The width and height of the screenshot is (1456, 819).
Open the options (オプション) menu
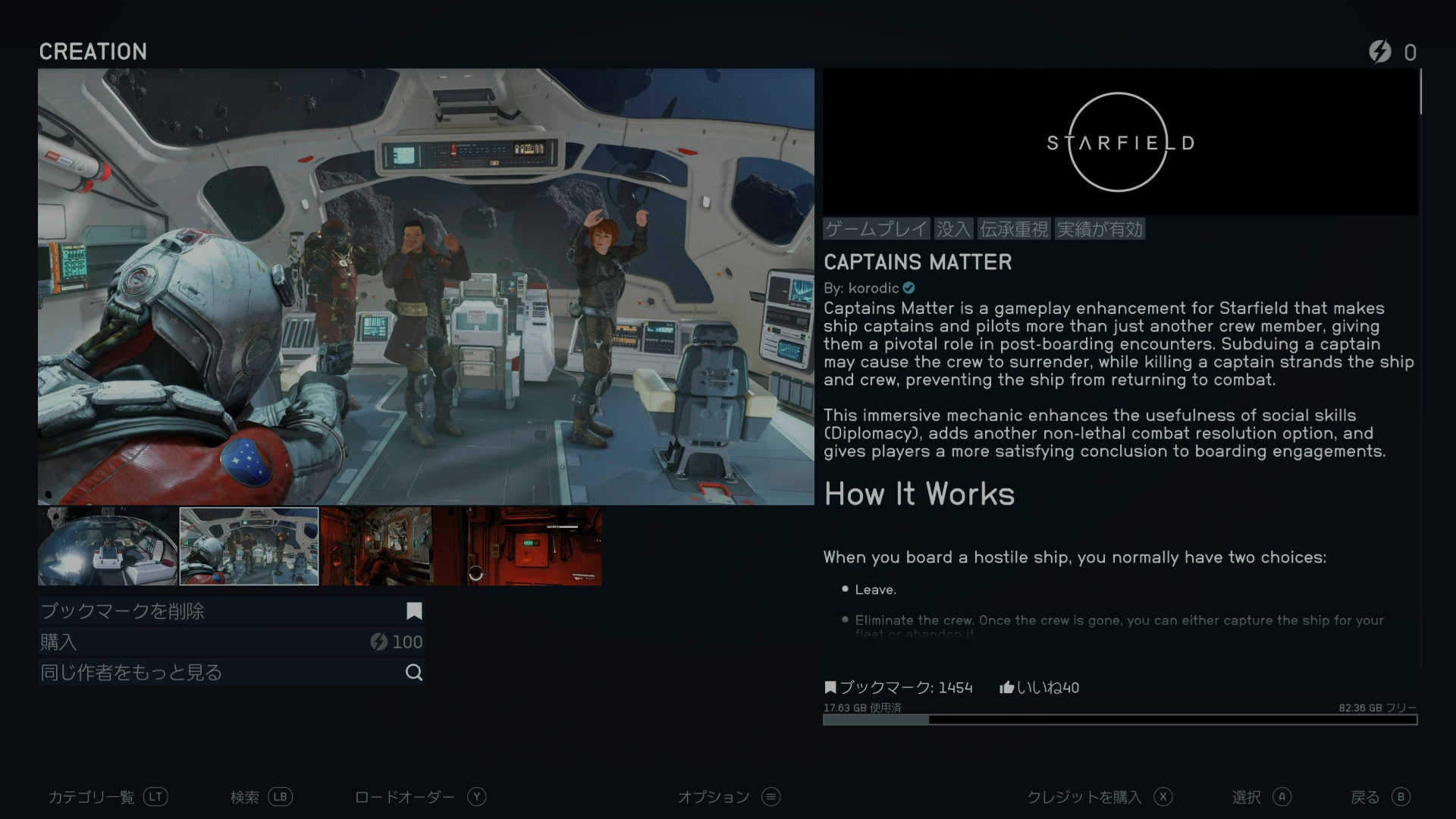728,797
